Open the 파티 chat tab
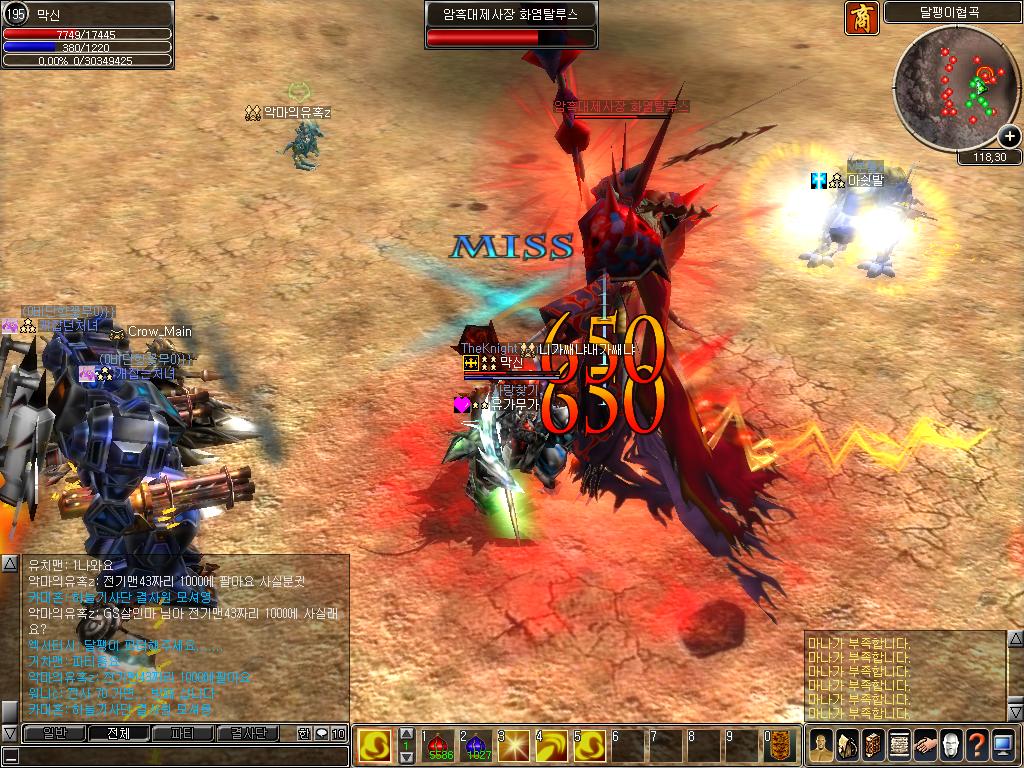This screenshot has height=768, width=1024. tap(184, 734)
